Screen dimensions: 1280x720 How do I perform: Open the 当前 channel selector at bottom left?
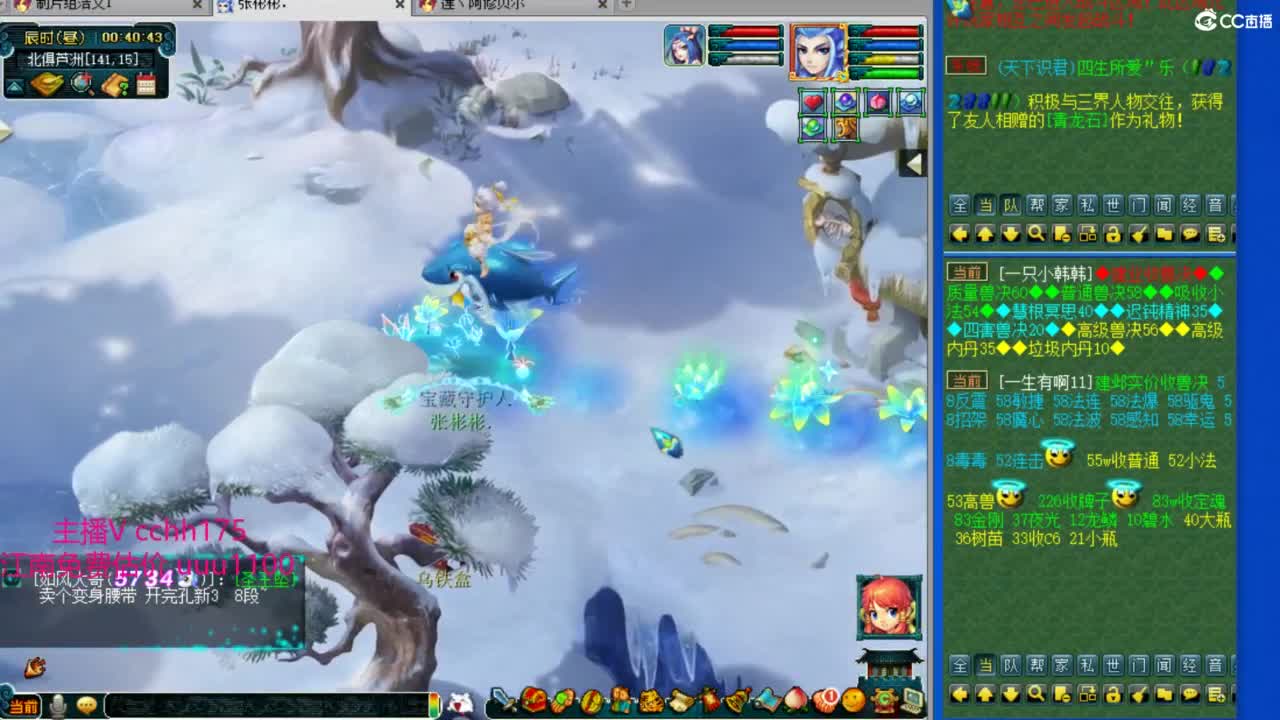click(25, 704)
